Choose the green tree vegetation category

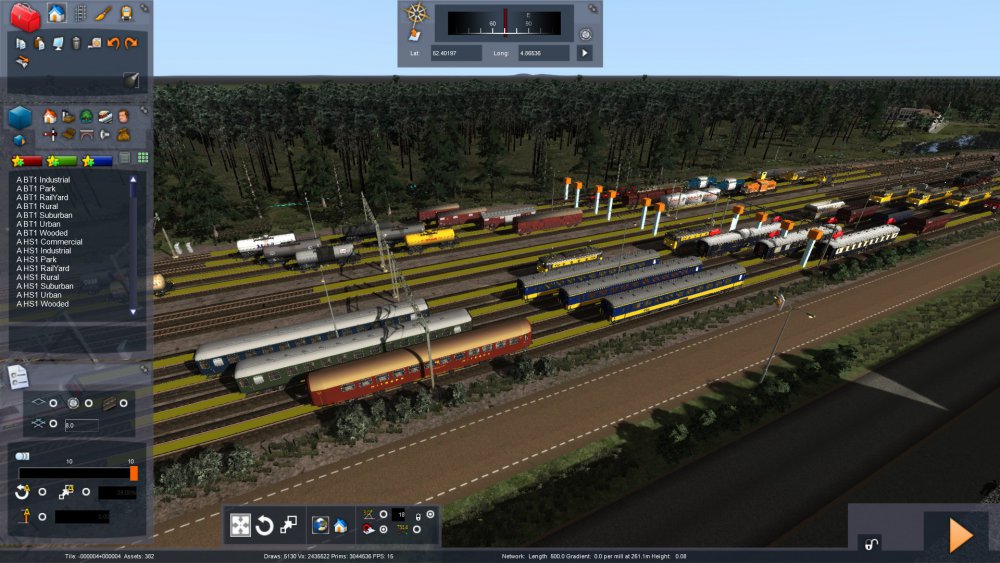[x=87, y=117]
